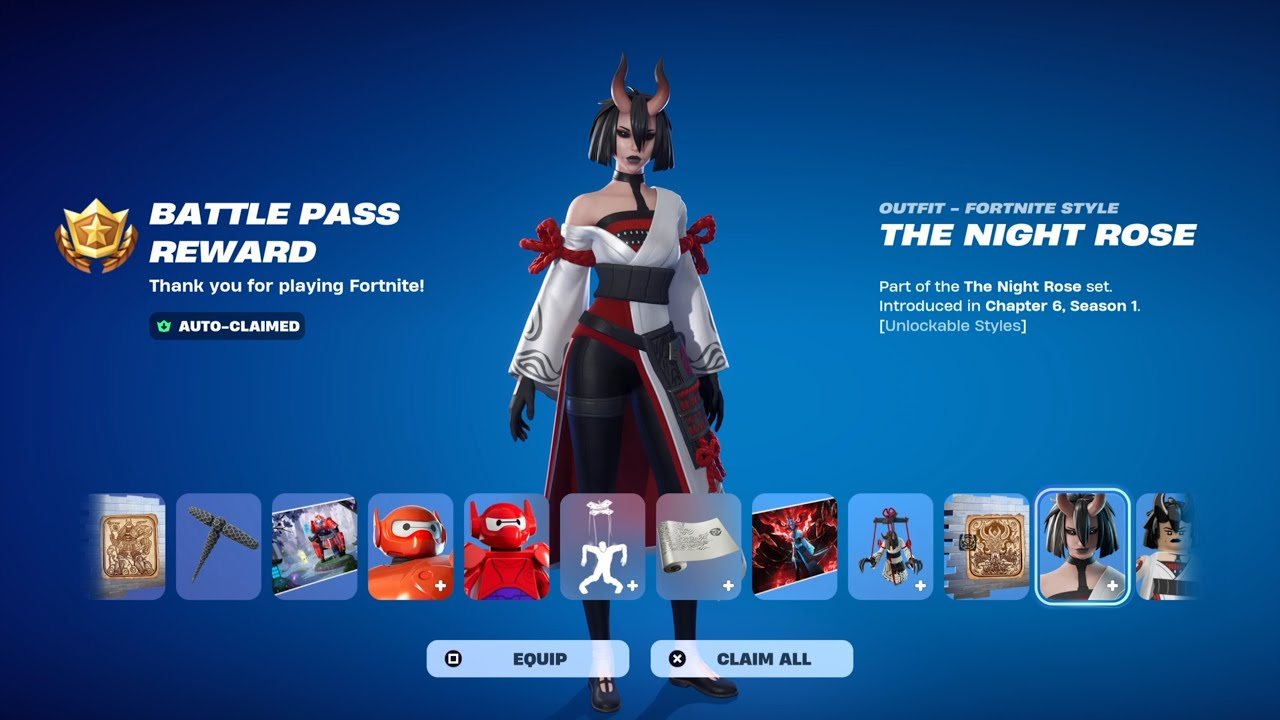View the red Night Rose loading screen

pos(794,546)
